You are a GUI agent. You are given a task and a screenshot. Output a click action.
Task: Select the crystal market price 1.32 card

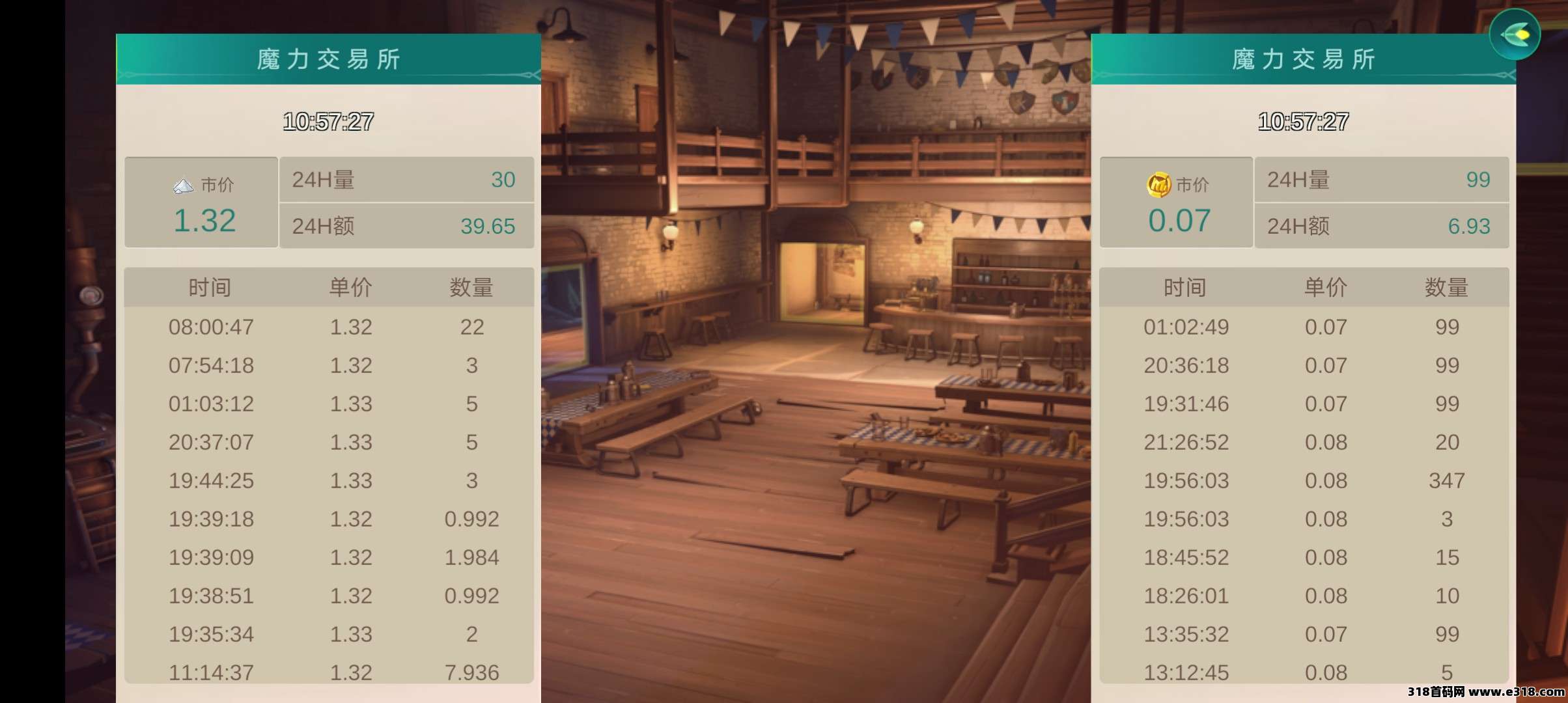tap(201, 202)
